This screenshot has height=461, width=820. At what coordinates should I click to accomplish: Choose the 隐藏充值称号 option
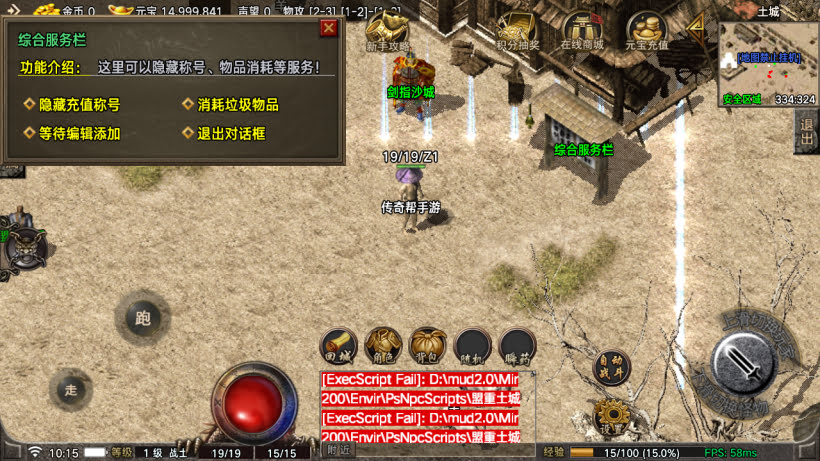tap(79, 105)
